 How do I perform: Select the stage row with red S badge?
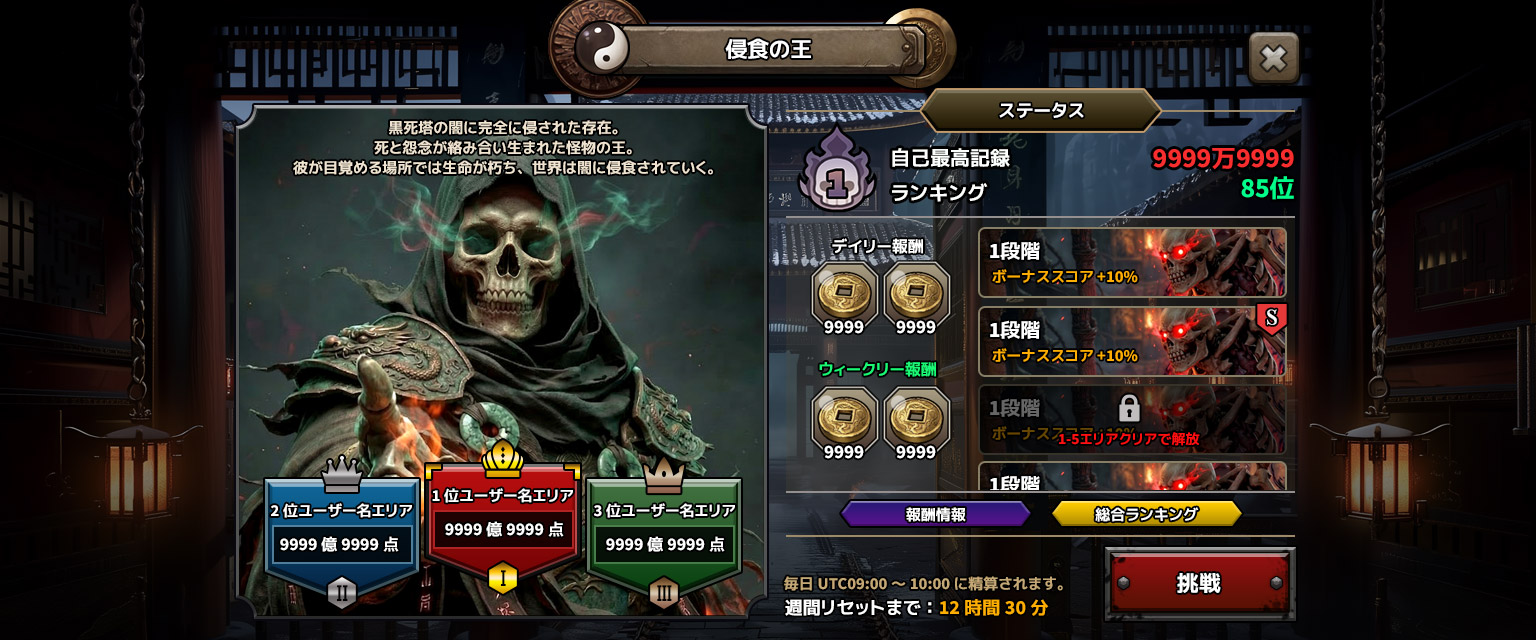point(1132,342)
